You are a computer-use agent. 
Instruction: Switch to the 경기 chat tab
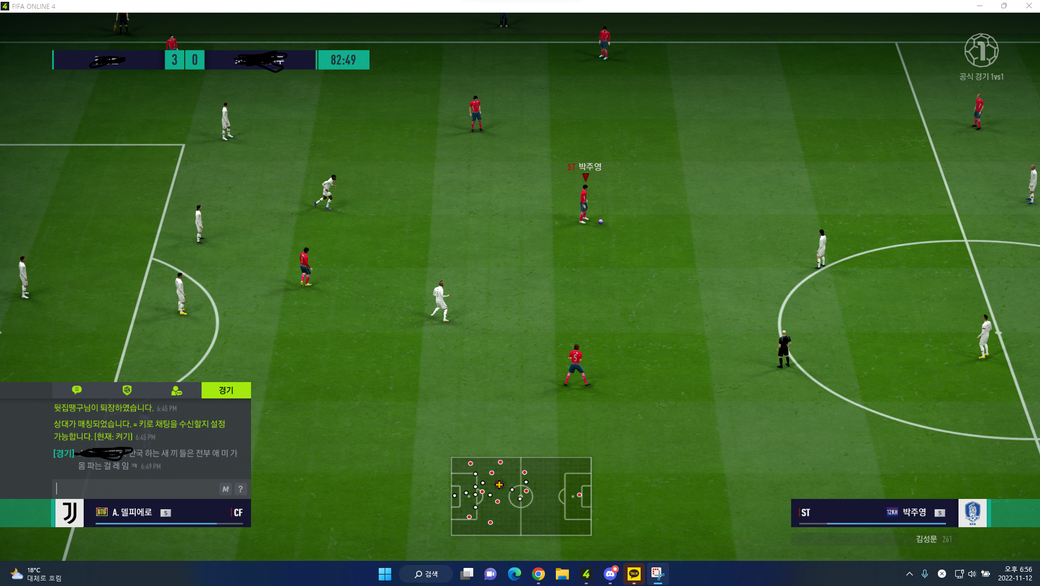226,390
